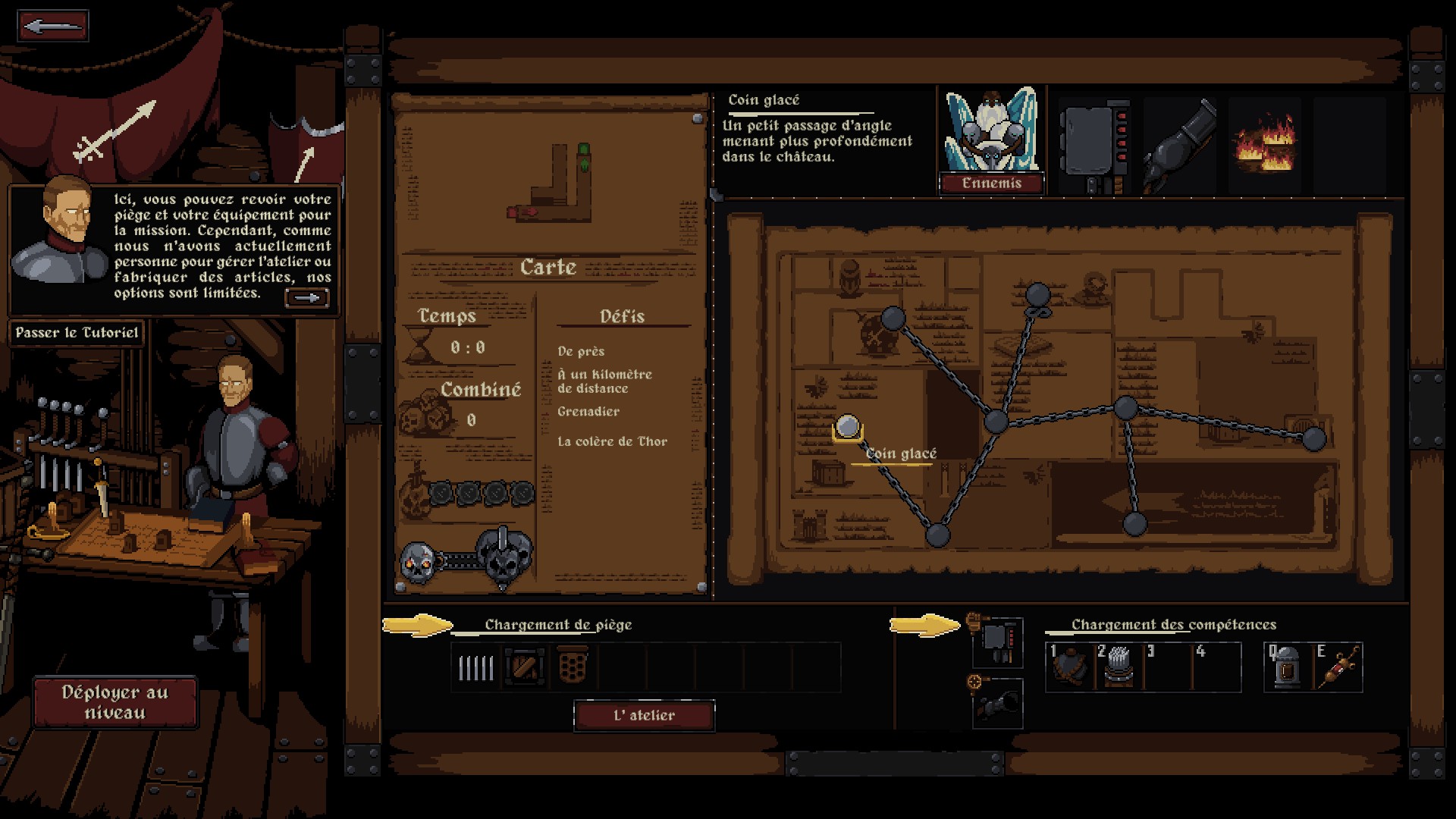Select the black gauntlet equipment slot
This screenshot has height=819, width=1456.
tap(997, 704)
